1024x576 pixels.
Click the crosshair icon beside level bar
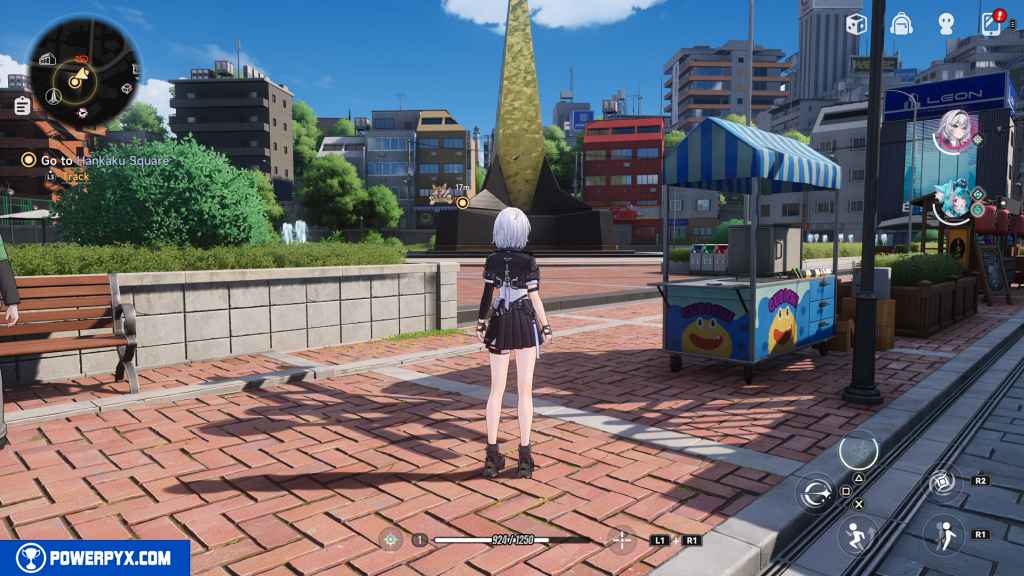[391, 539]
